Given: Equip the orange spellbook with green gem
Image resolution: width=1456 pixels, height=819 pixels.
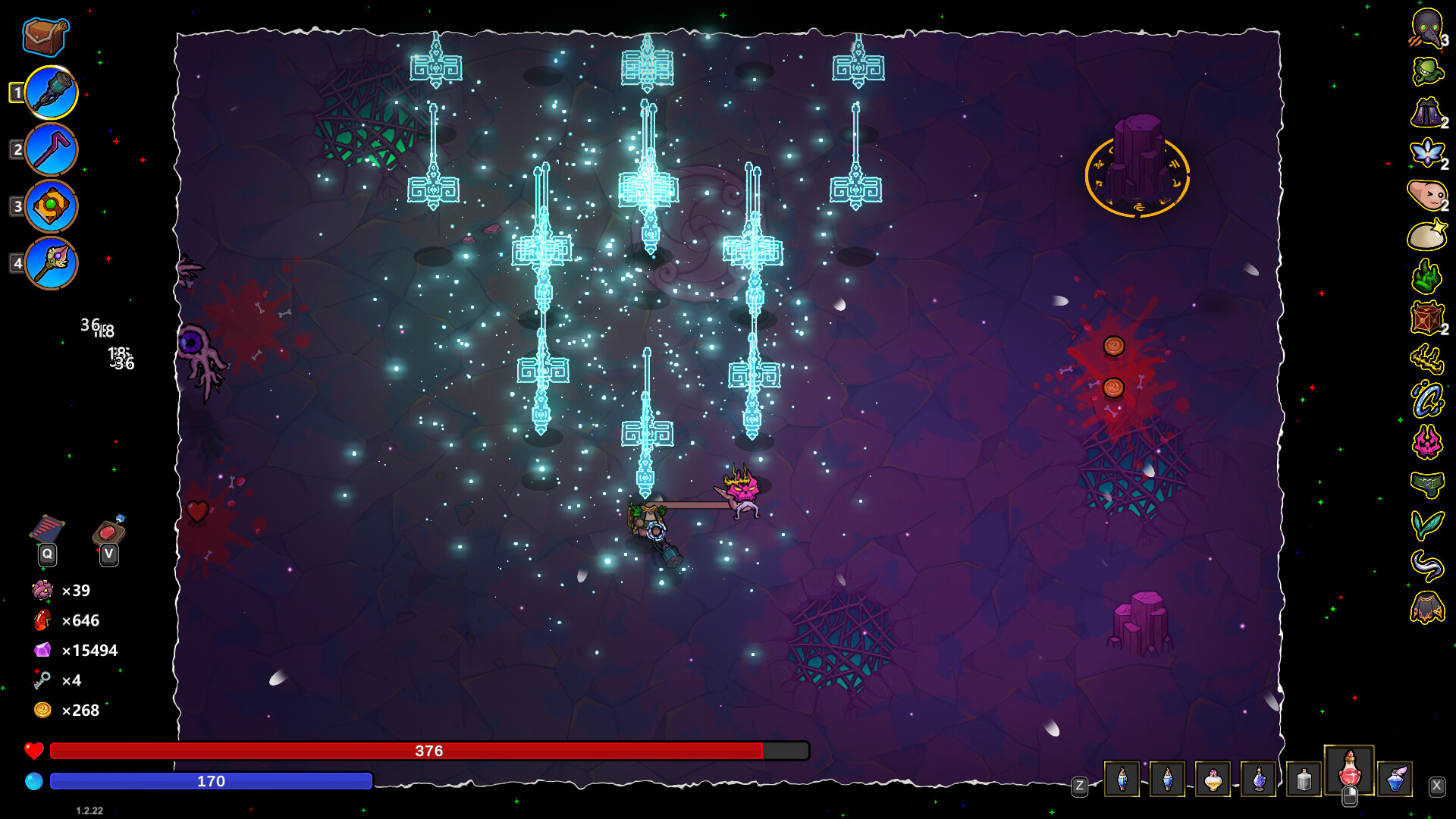Looking at the screenshot, I should [x=52, y=206].
